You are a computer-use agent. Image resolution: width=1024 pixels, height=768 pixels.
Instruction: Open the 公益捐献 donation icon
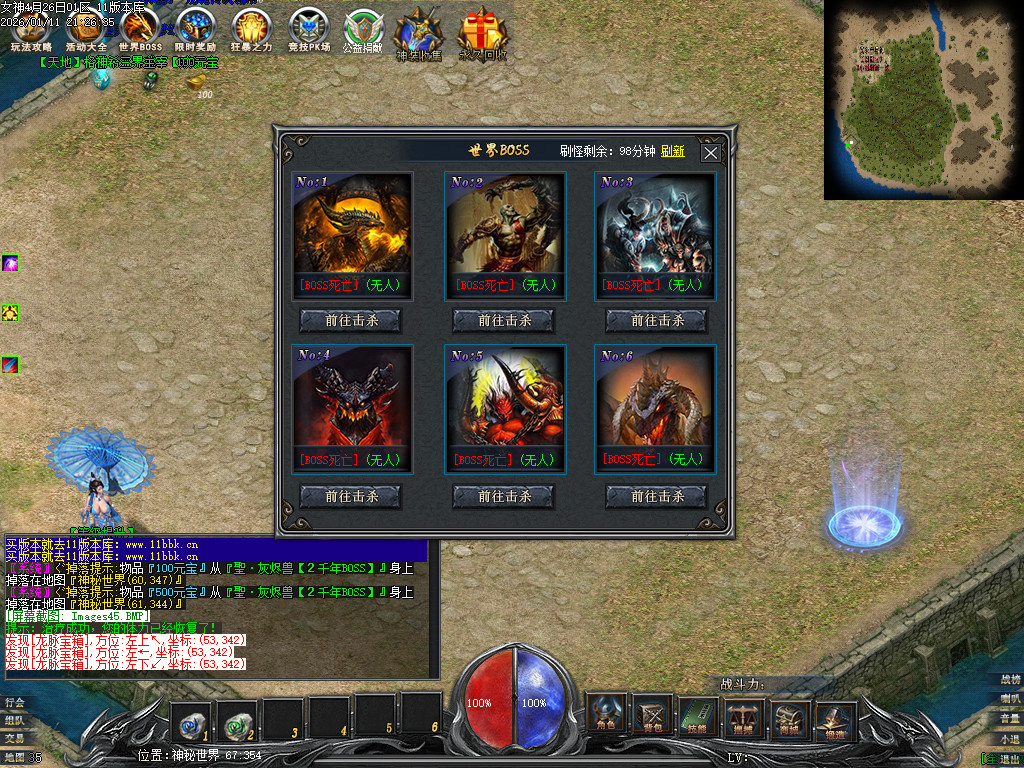pos(362,30)
